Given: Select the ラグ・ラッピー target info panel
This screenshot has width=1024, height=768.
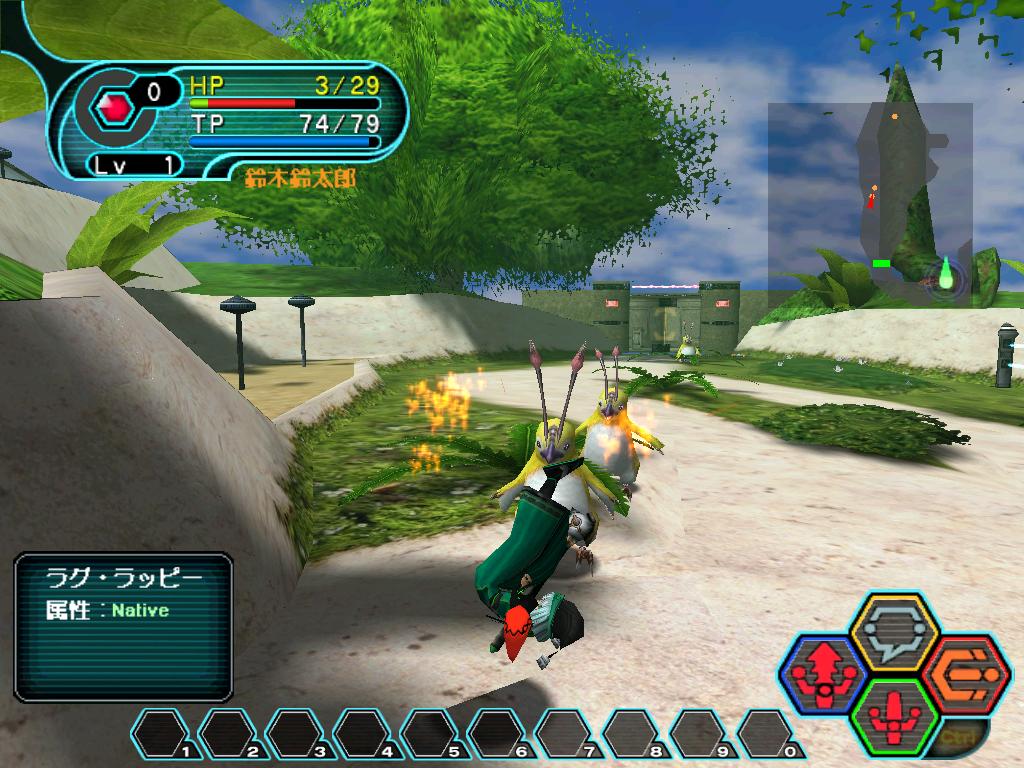Looking at the screenshot, I should click(123, 626).
